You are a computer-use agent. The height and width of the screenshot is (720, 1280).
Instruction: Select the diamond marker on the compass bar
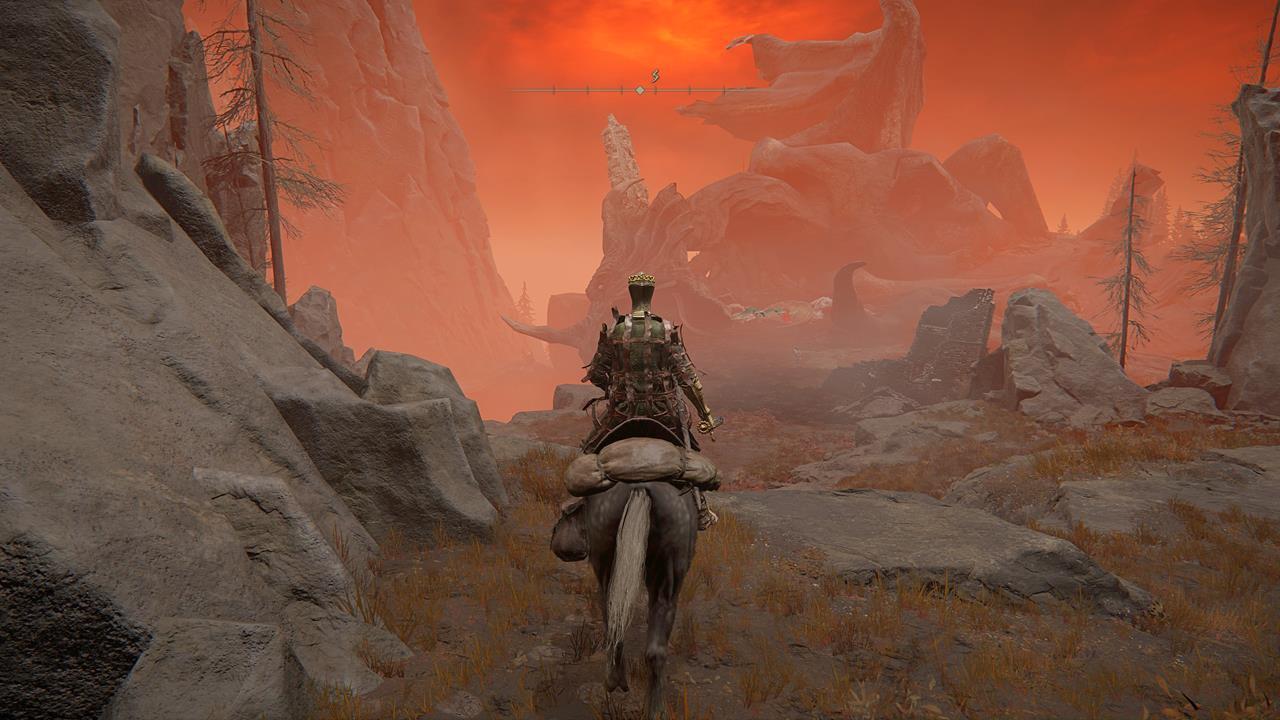[640, 90]
